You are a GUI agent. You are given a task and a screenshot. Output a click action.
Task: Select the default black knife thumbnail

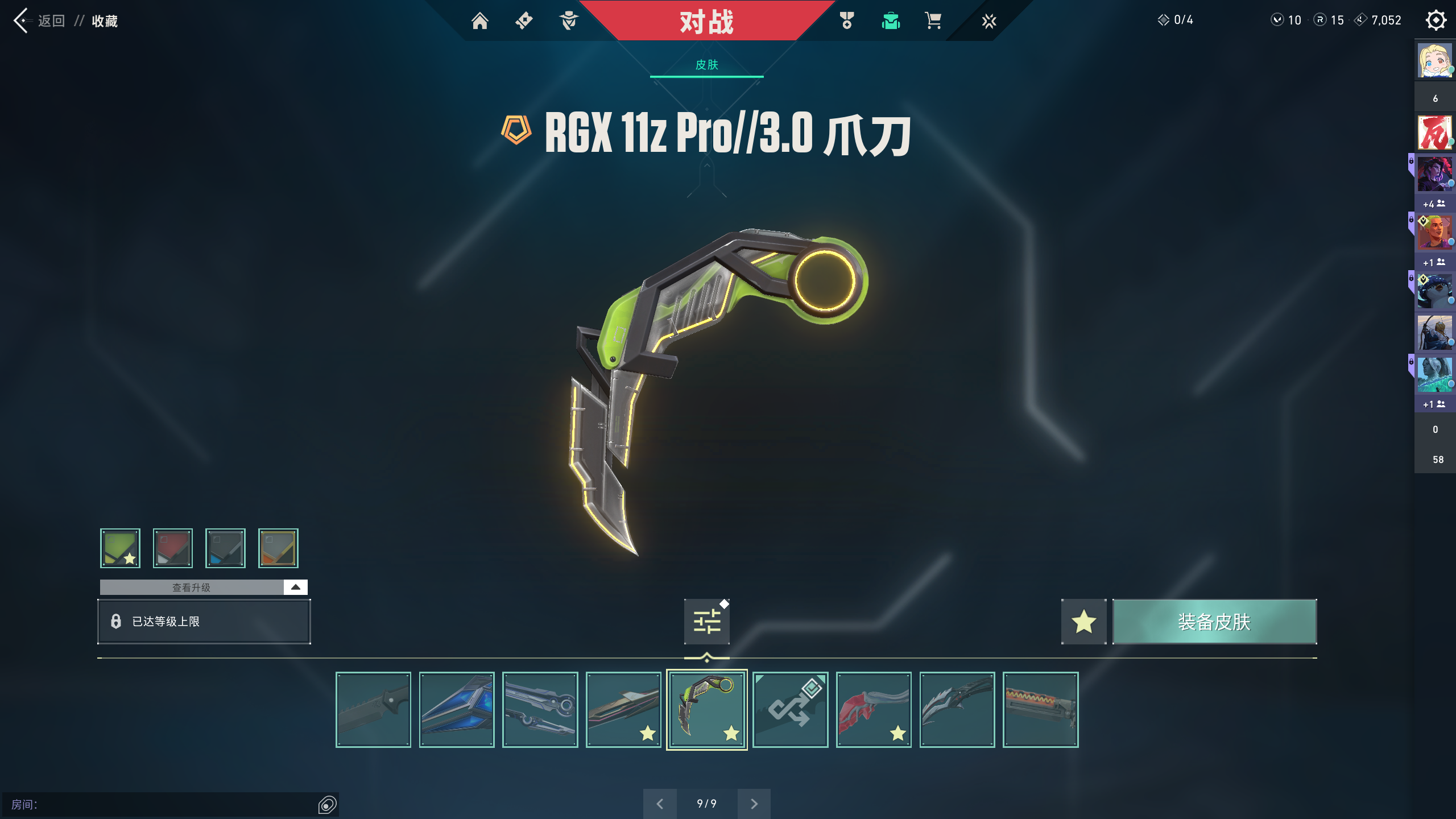(x=373, y=709)
